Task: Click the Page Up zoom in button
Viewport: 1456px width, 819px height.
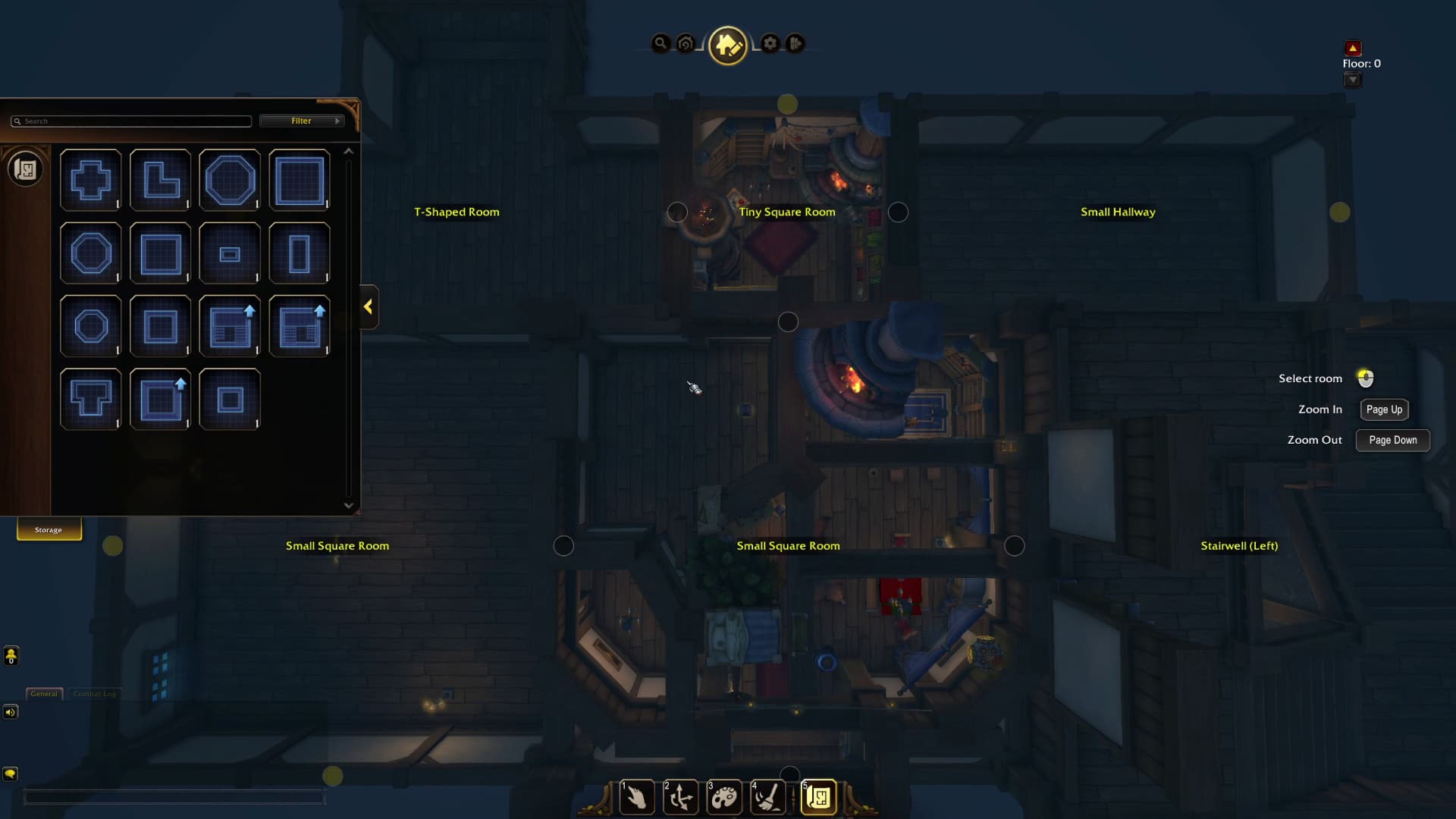Action: 1384,409
